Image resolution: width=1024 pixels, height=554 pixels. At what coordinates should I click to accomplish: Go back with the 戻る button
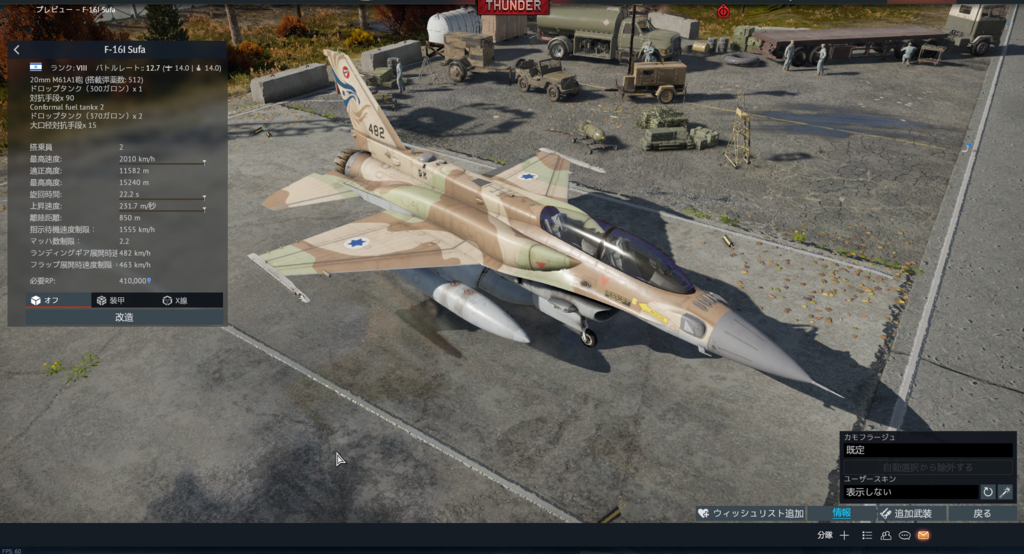982,513
